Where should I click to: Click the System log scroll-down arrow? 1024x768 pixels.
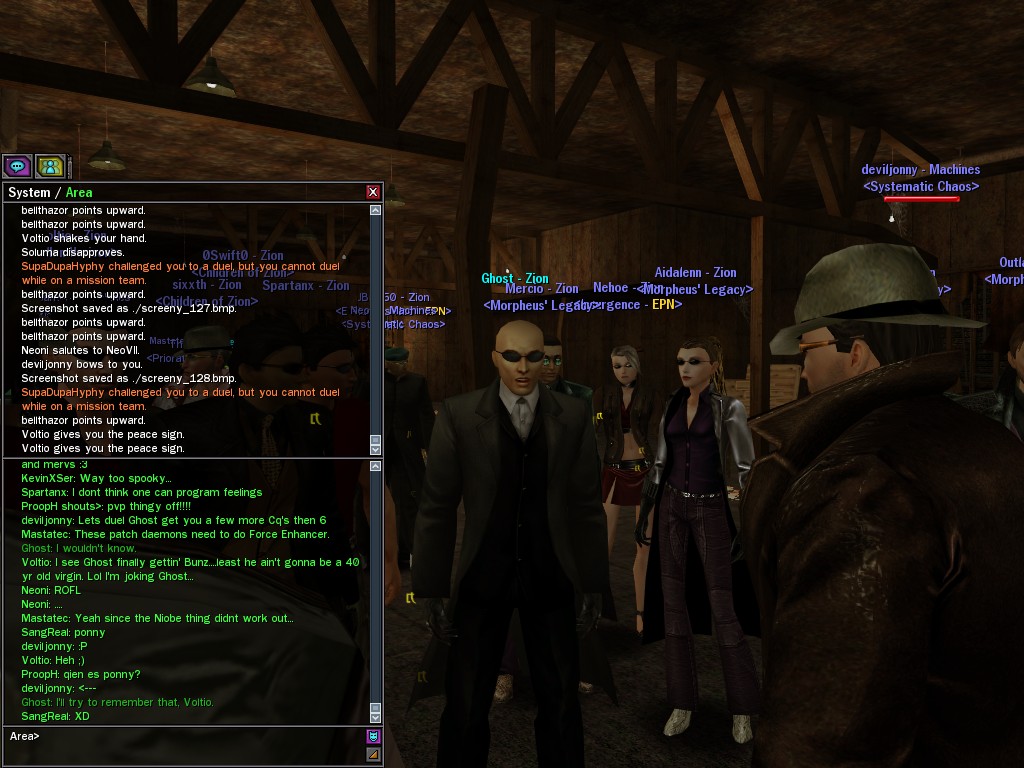(x=376, y=450)
